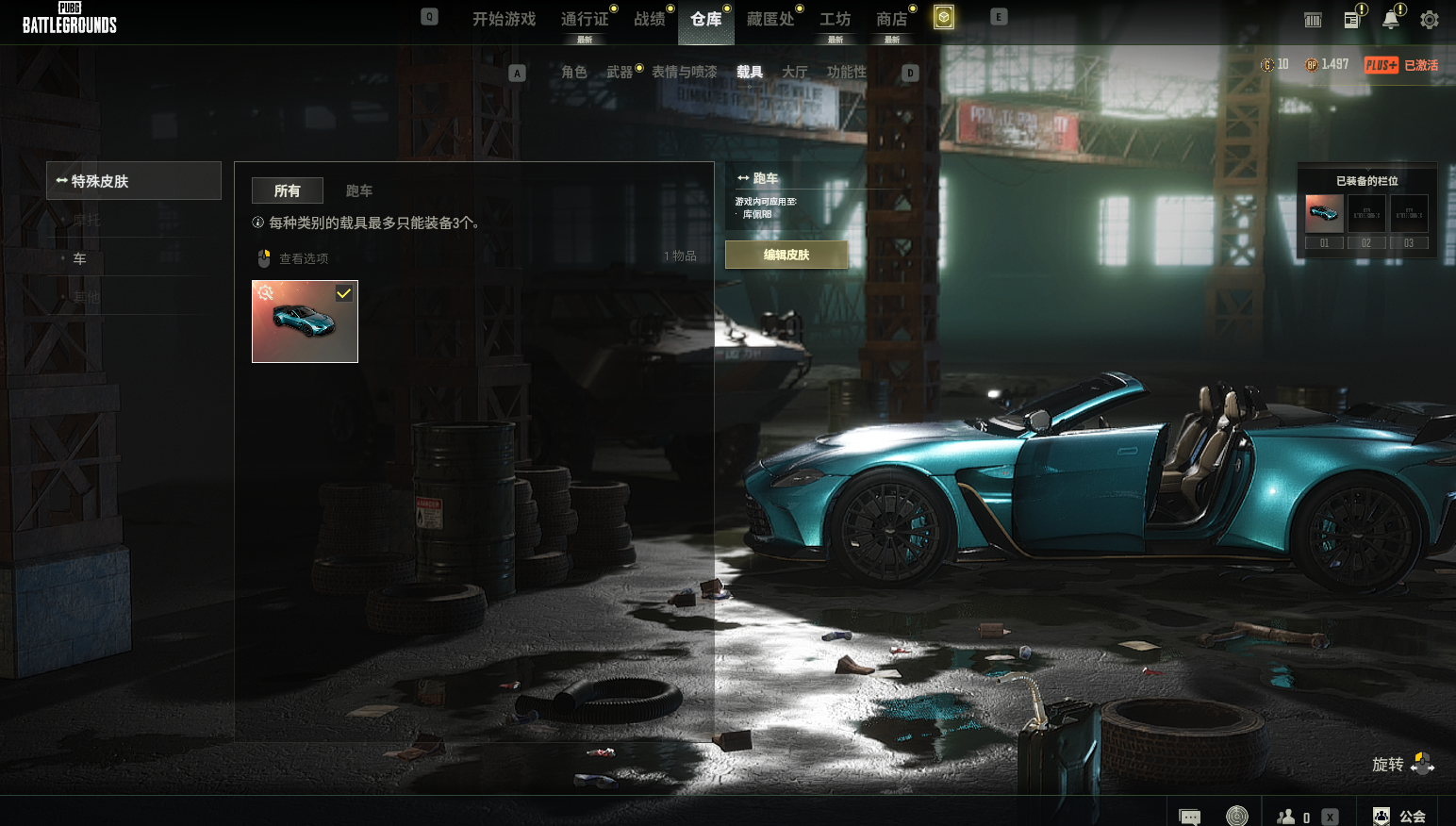Open the notifications bell
This screenshot has height=826, width=1456.
coord(1390,20)
